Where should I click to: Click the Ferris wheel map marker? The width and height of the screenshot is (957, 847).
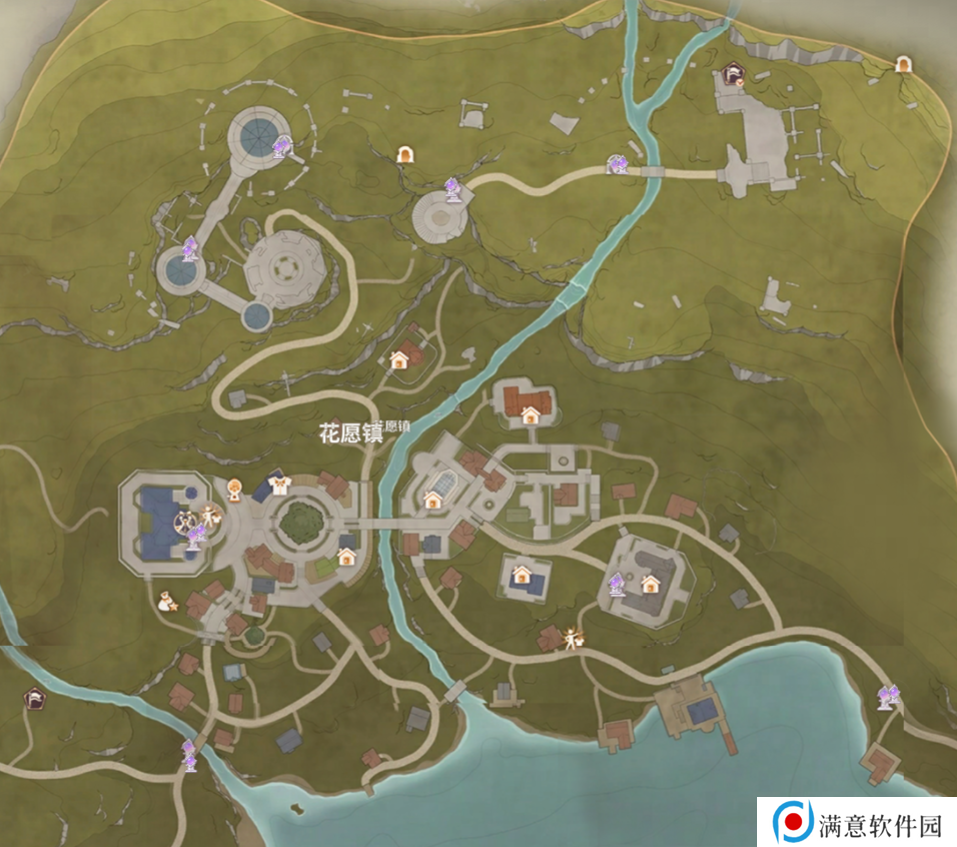click(x=185, y=521)
